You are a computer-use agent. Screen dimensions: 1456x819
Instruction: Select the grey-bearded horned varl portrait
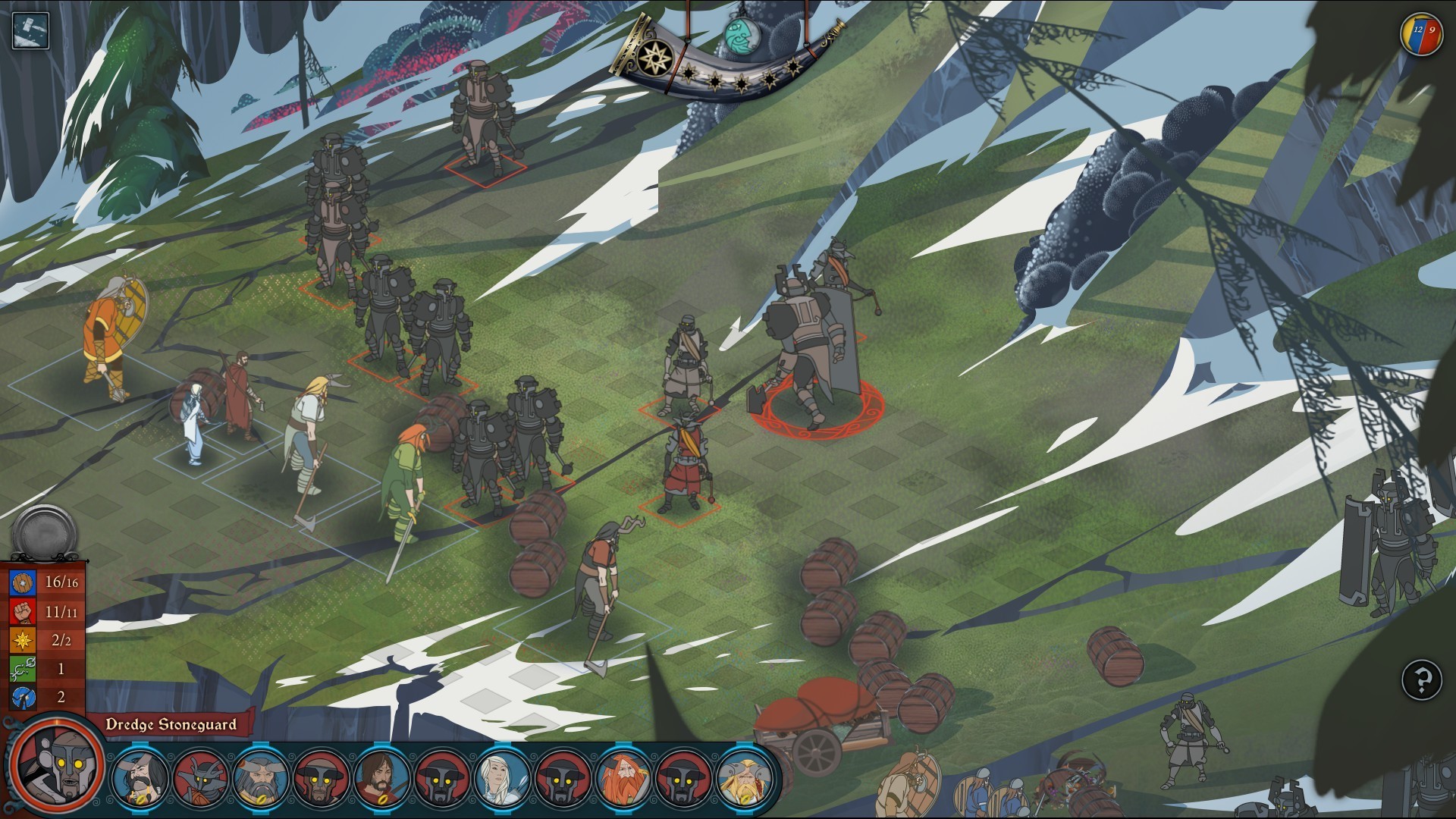[260, 777]
